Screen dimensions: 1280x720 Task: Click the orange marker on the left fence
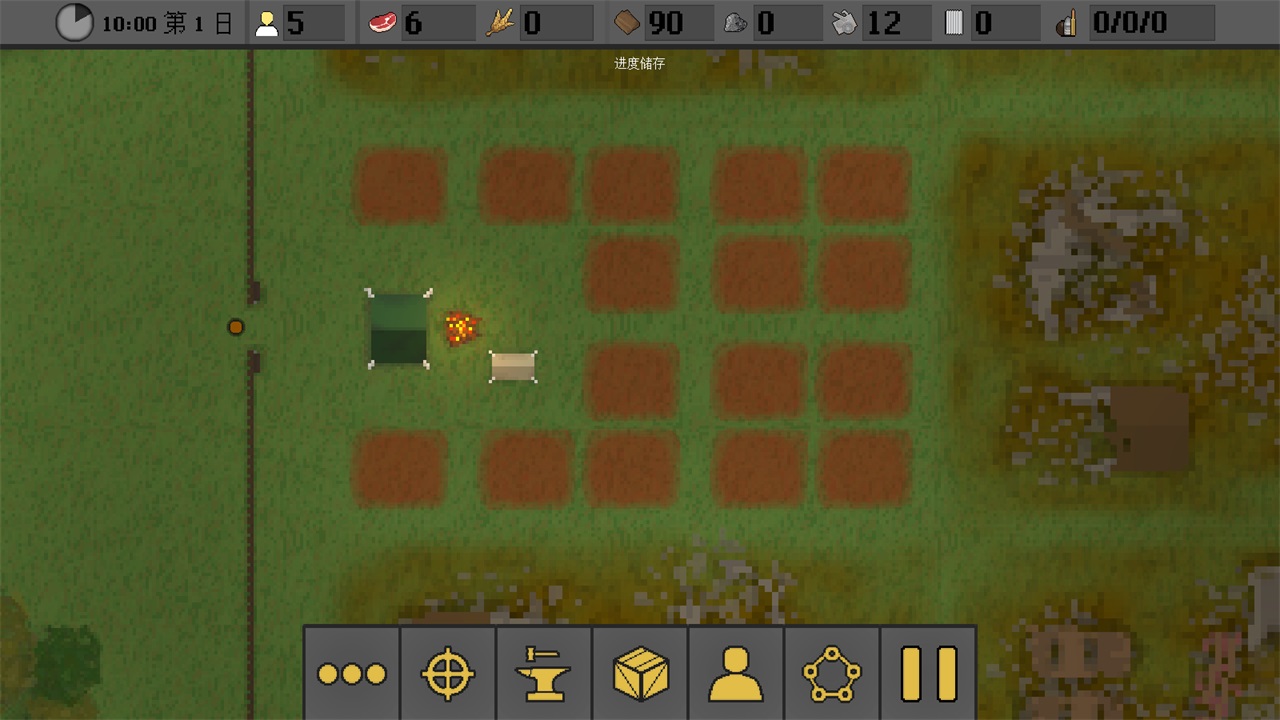[x=236, y=327]
